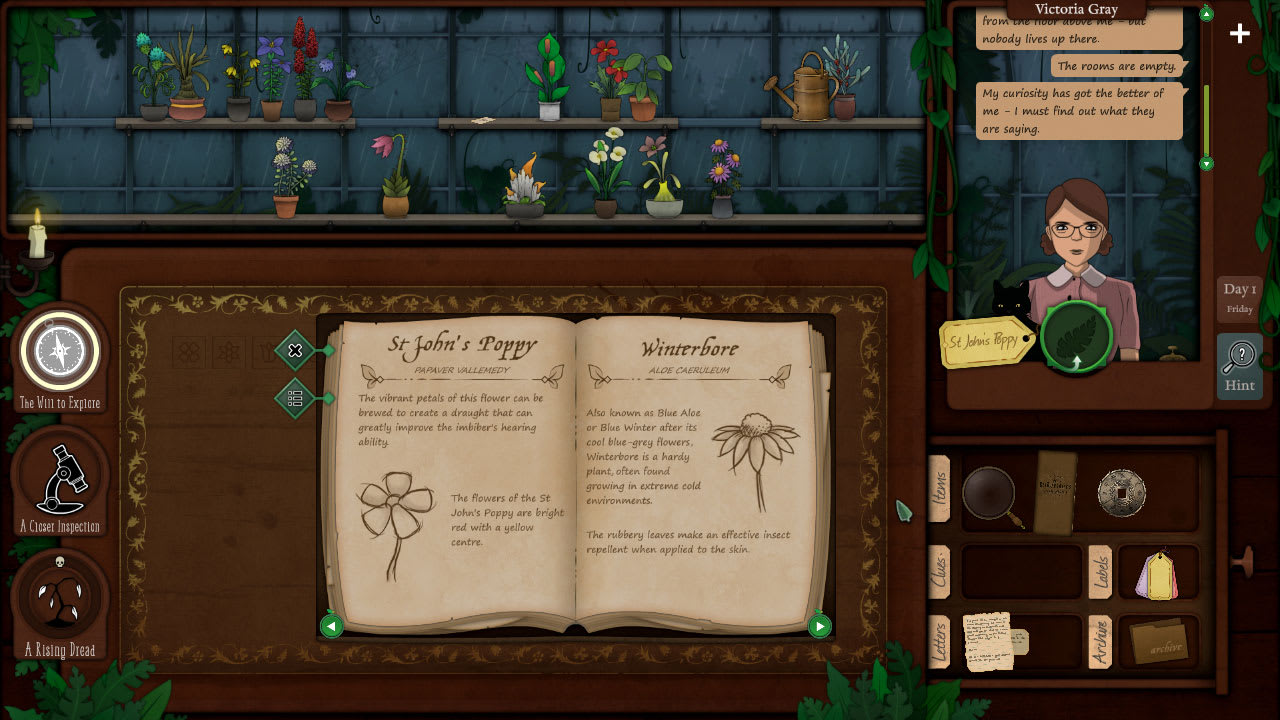Open the book's index list
Viewport: 1280px width, 720px height.
pyautogui.click(x=295, y=398)
